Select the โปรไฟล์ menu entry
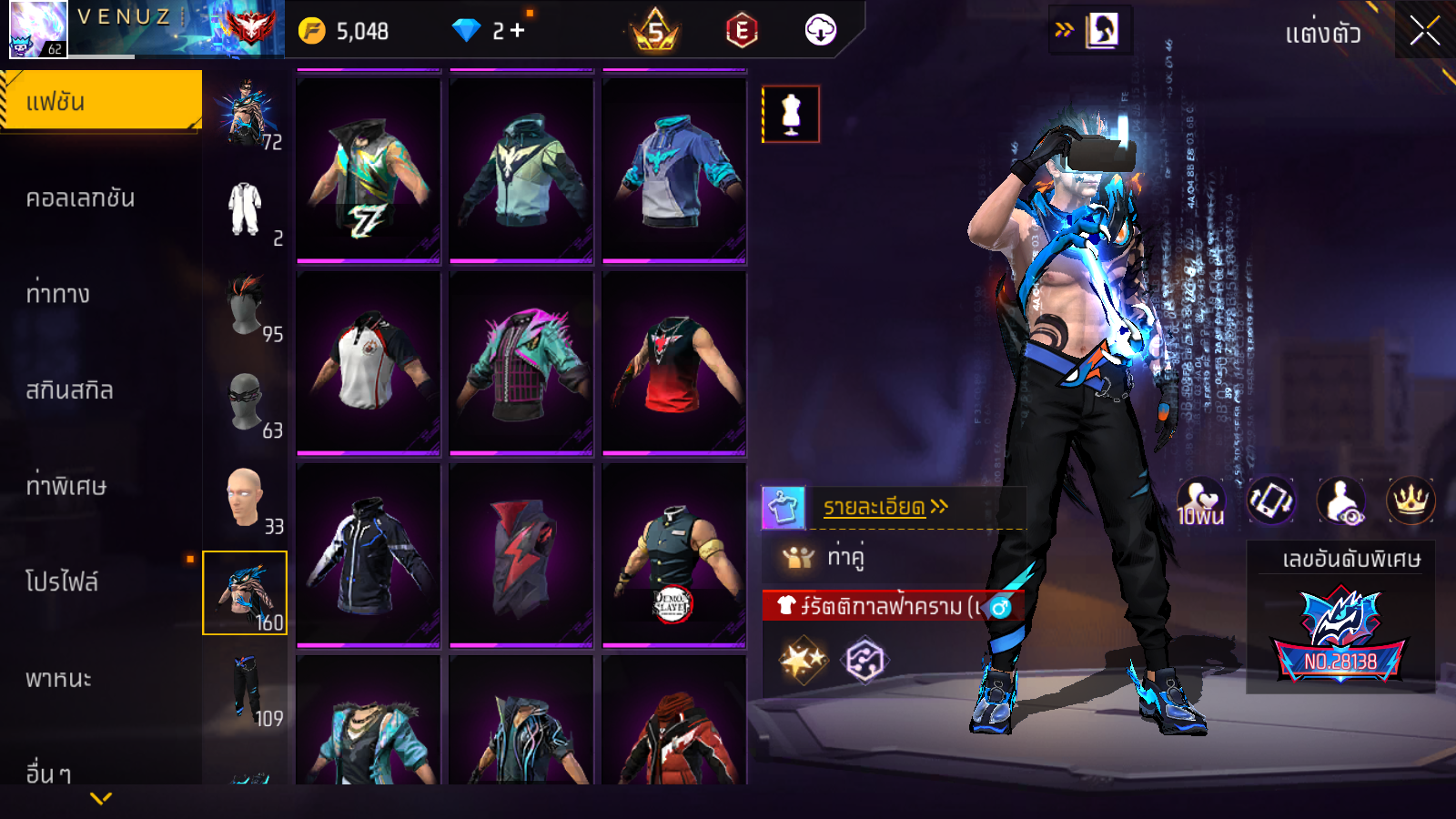This screenshot has width=1456, height=819. tap(62, 582)
